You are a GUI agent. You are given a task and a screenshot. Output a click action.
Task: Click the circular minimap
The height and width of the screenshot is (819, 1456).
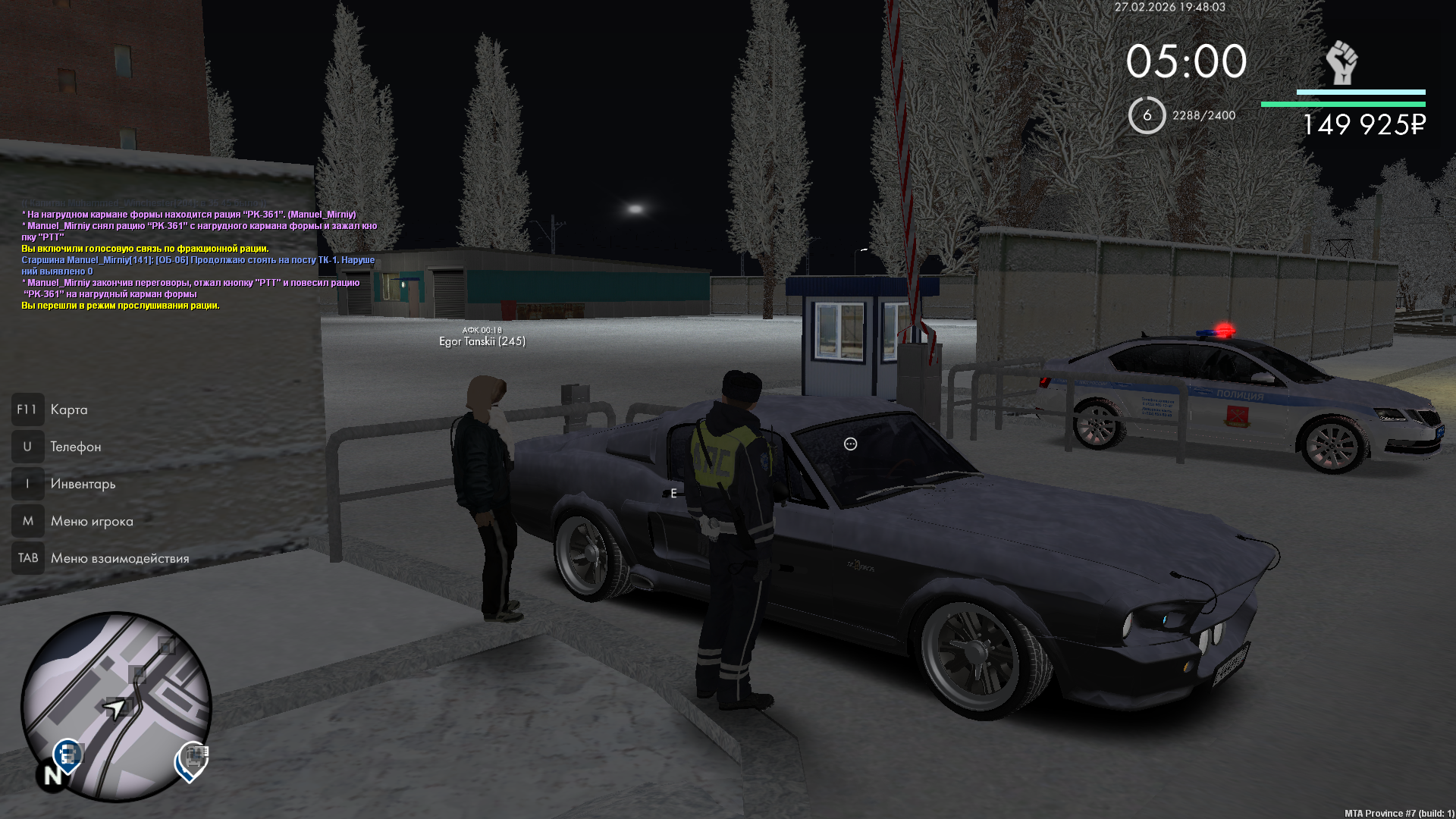[116, 706]
